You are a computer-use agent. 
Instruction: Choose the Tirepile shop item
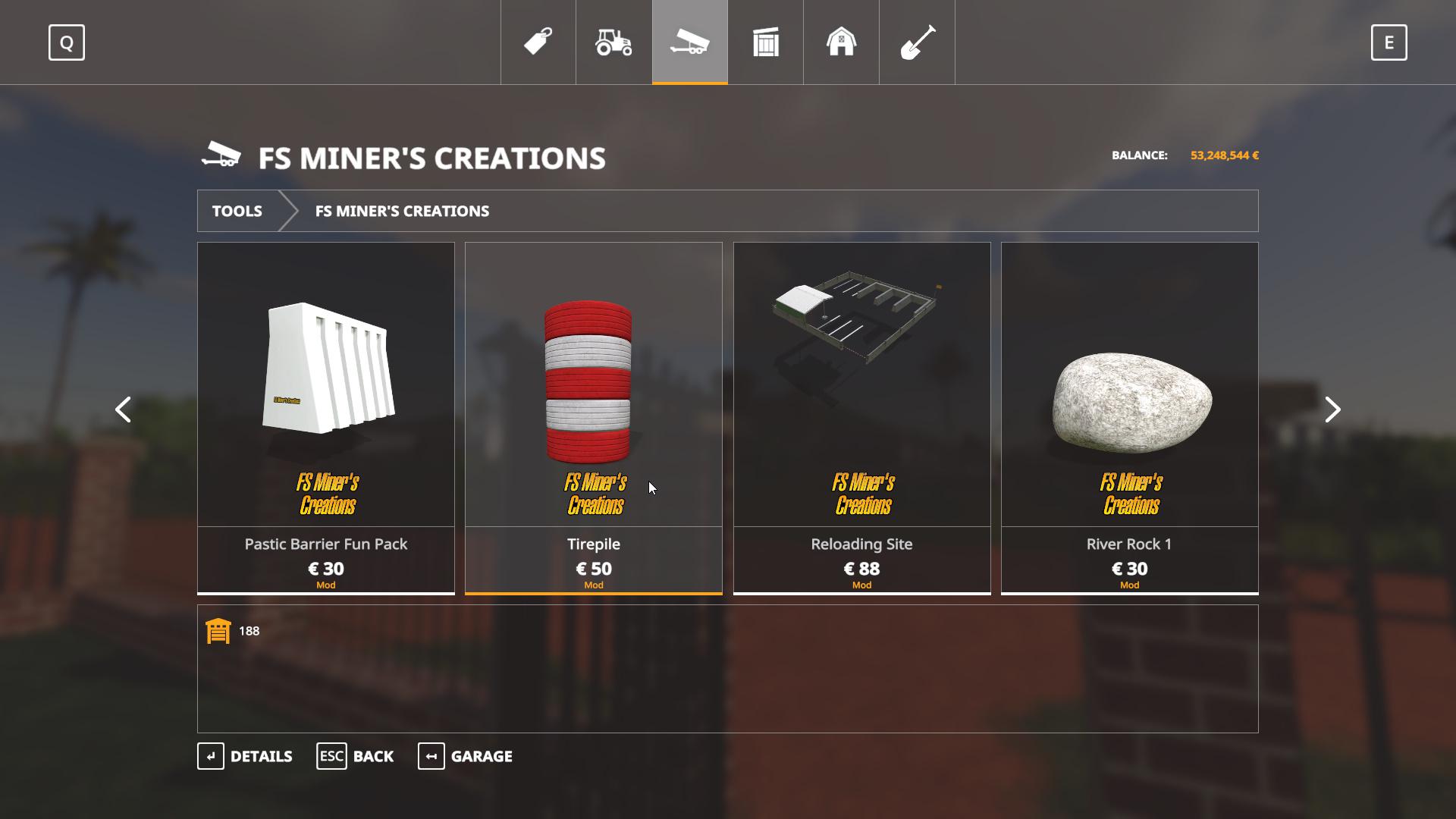click(x=594, y=417)
